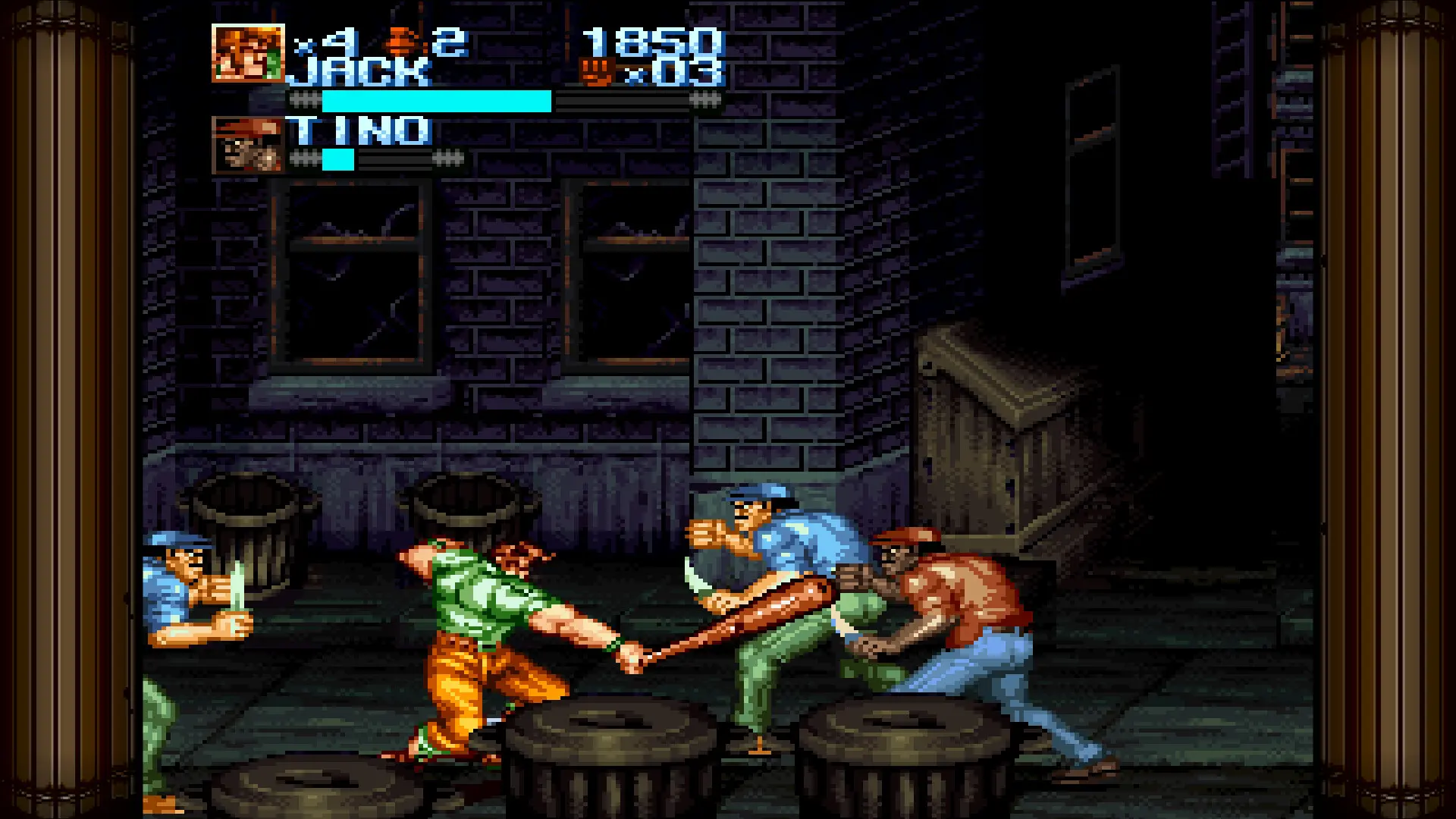Select the TINO name label

[356, 129]
